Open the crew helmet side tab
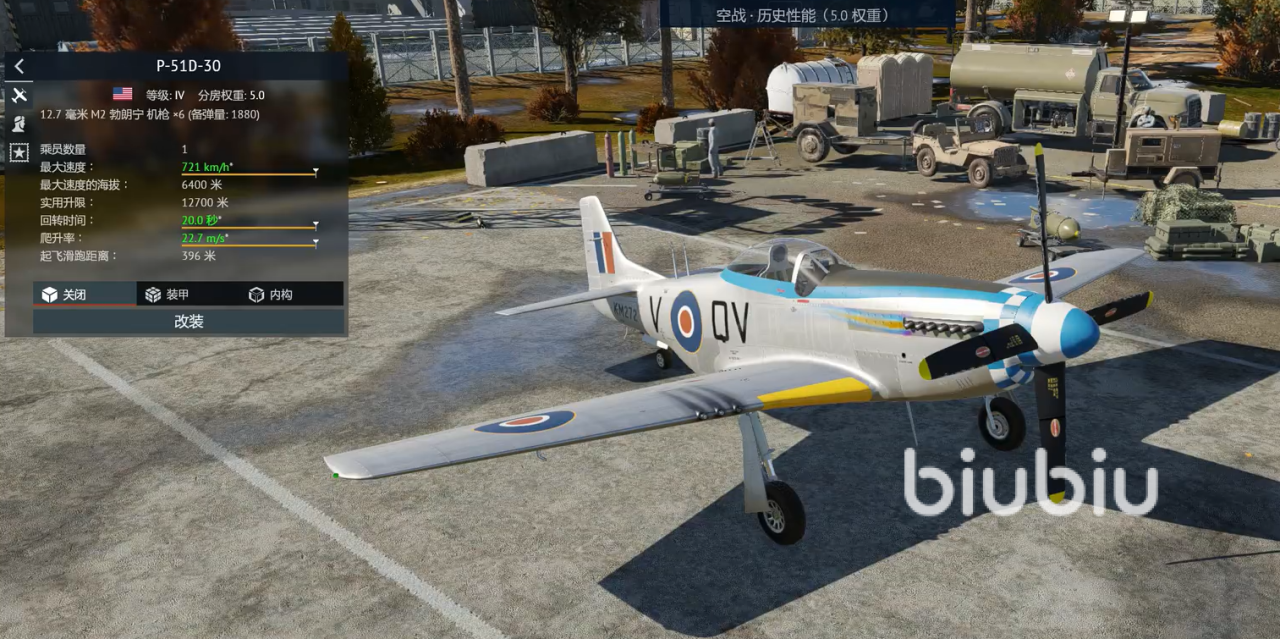Screen dimensions: 1280x639 [x=19, y=124]
